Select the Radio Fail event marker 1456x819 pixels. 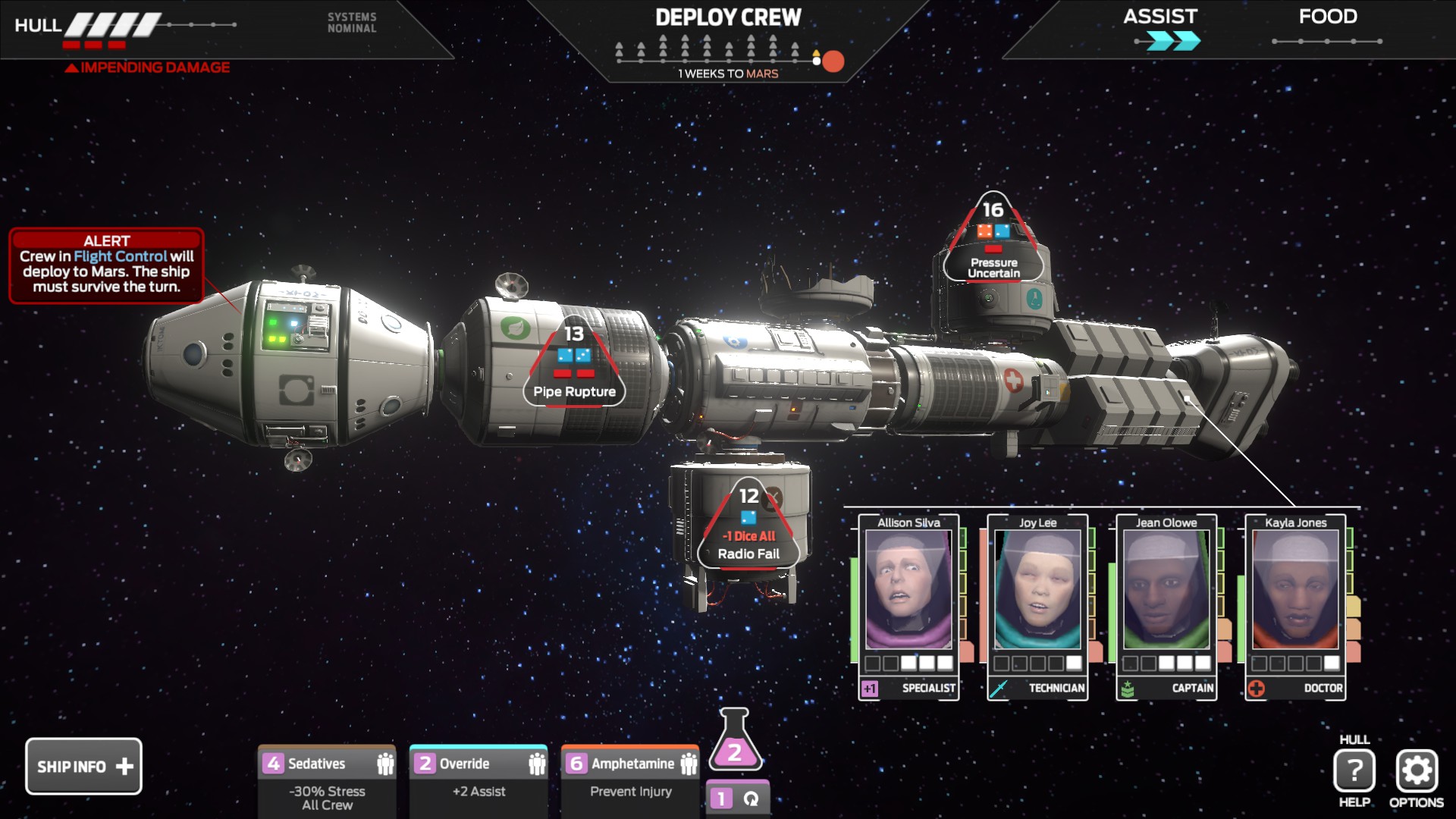click(748, 527)
